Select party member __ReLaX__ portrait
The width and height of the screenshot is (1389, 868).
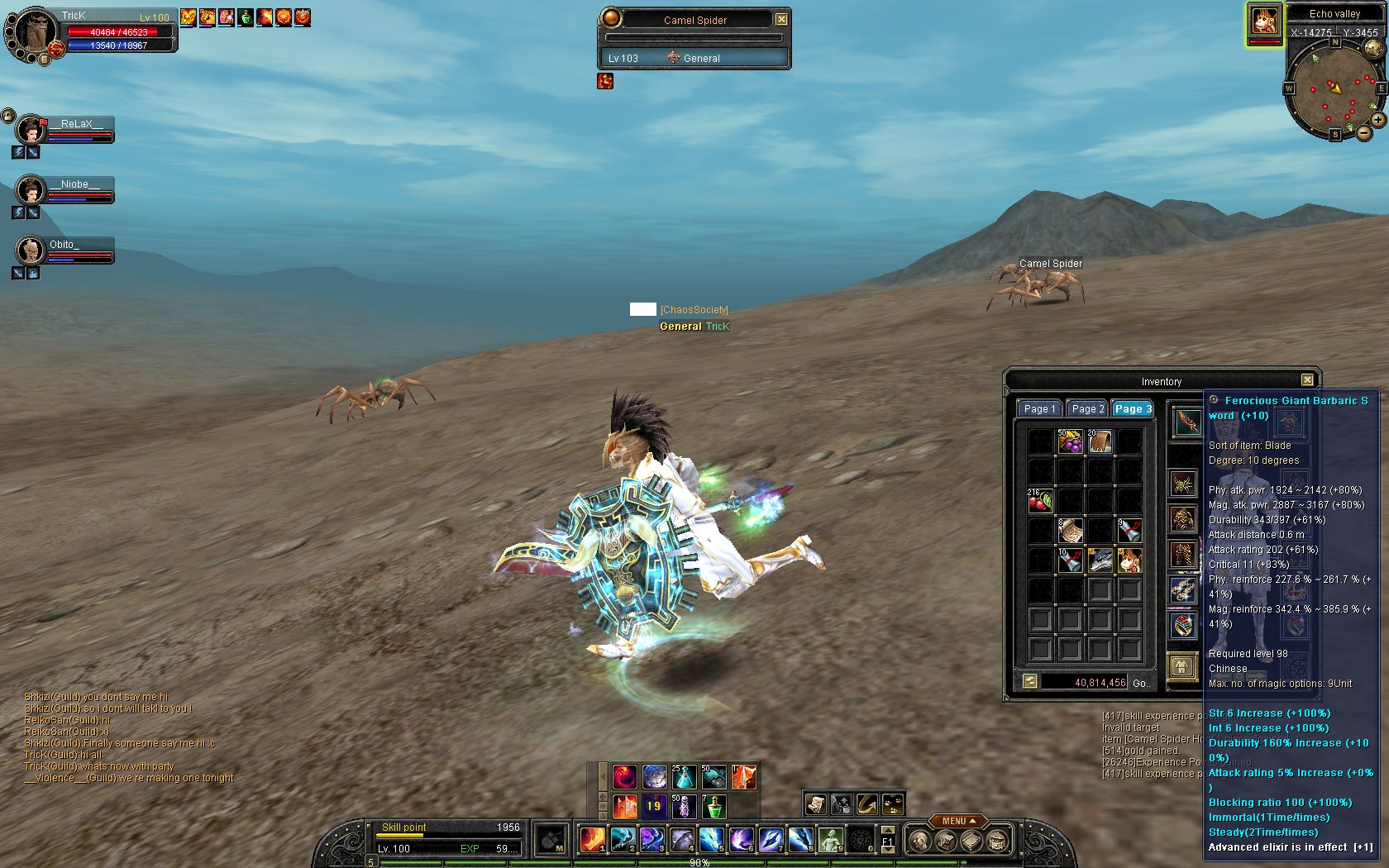(x=31, y=131)
